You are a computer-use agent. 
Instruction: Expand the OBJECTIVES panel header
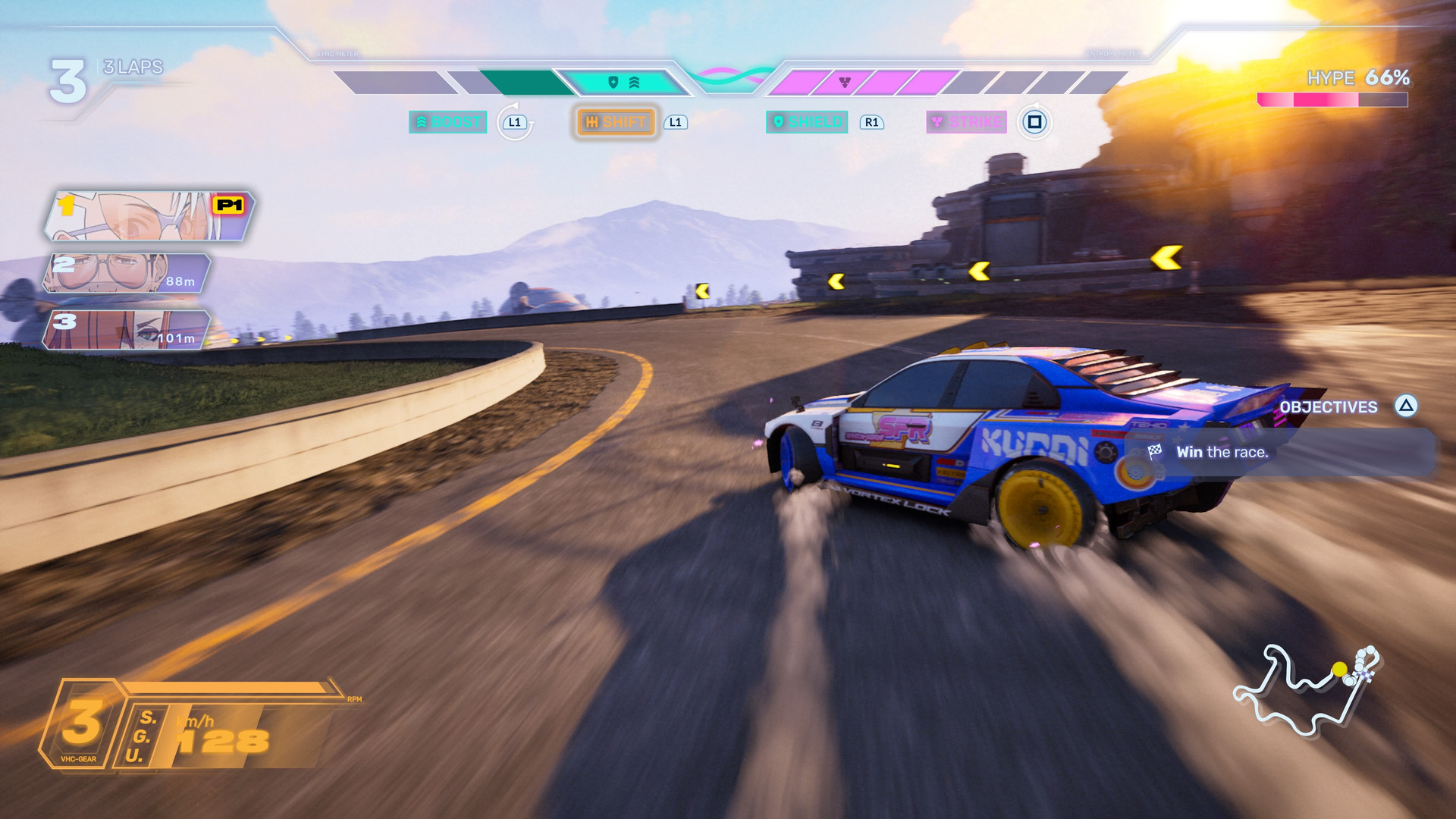[x=1329, y=407]
